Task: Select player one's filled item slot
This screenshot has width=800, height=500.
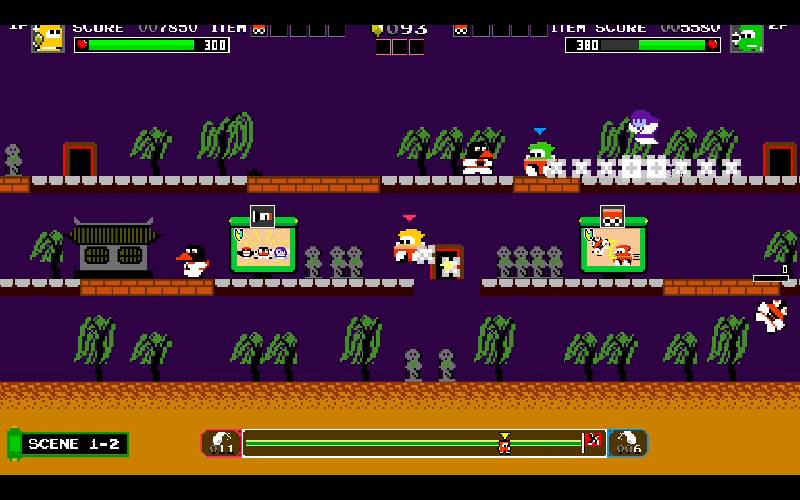Action: (259, 29)
